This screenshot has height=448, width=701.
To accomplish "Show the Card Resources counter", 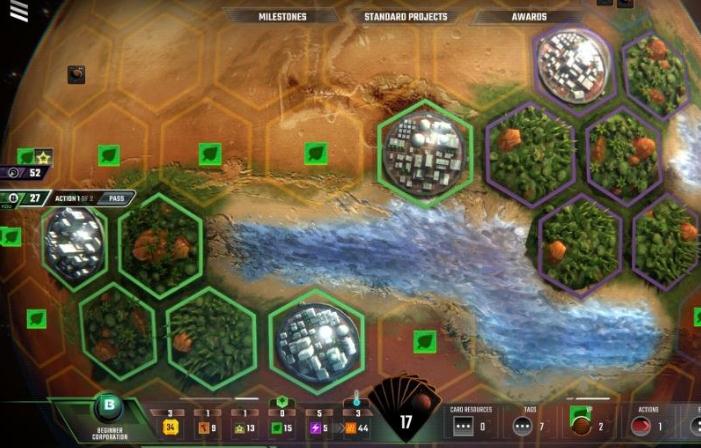I will pyautogui.click(x=465, y=425).
